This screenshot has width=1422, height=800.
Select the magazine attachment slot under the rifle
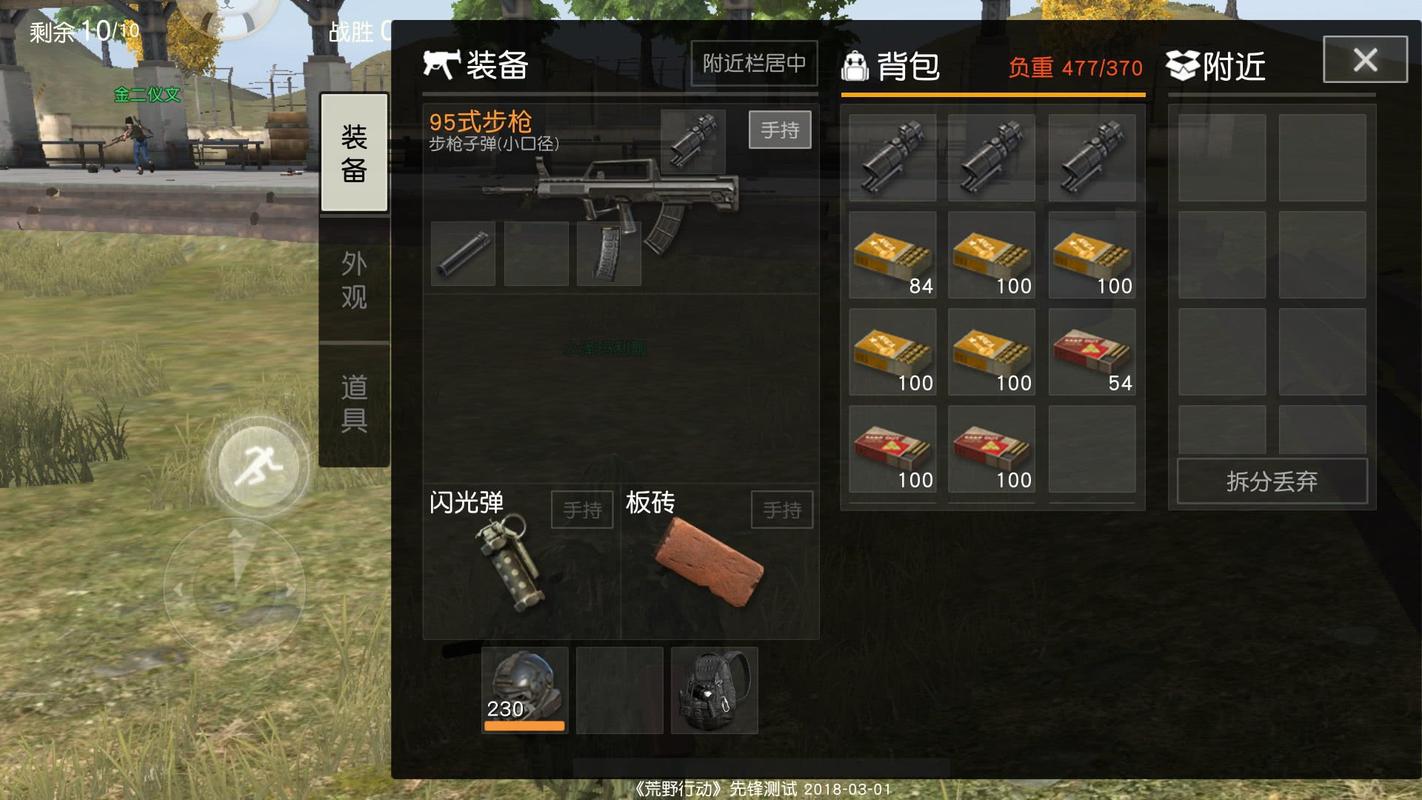point(608,252)
